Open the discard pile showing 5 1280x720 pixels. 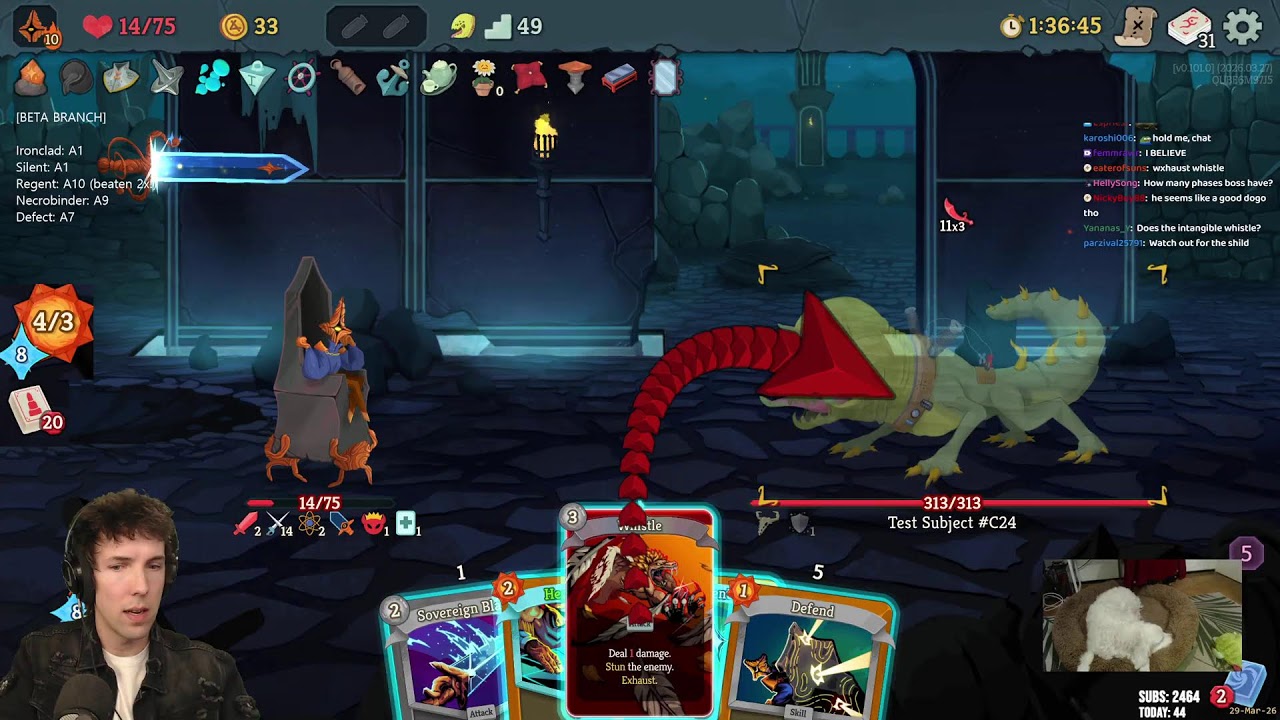point(1245,553)
